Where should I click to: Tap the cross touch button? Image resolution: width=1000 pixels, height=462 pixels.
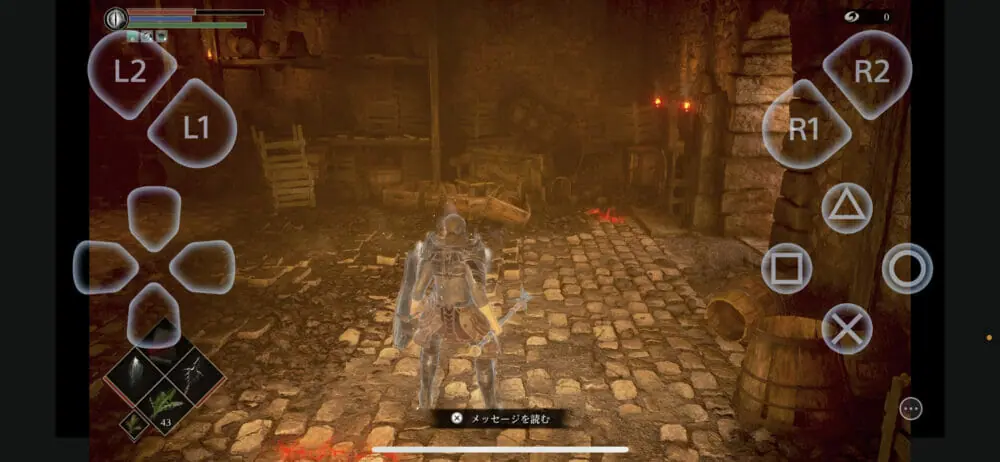coord(847,328)
